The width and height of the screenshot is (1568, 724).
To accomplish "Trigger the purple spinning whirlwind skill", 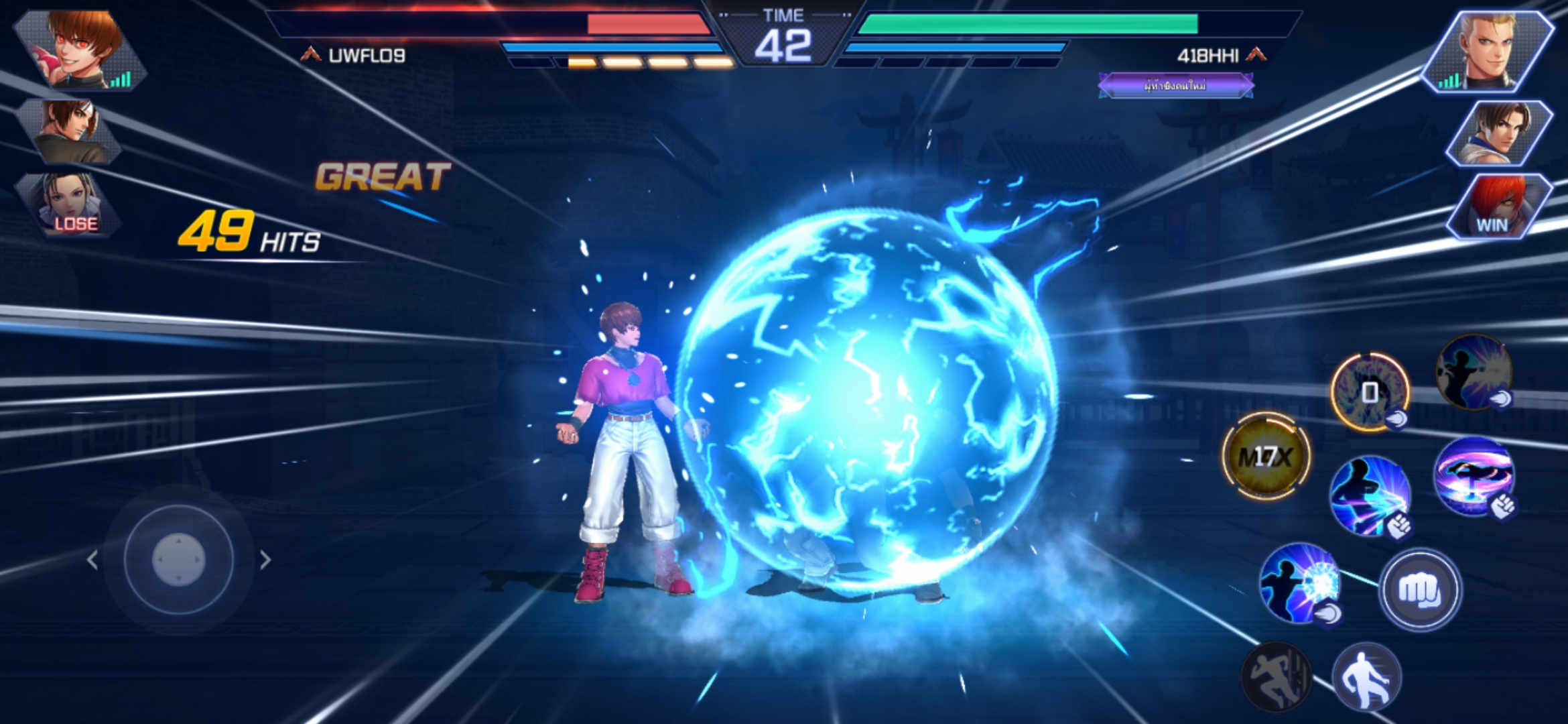I will (1473, 476).
